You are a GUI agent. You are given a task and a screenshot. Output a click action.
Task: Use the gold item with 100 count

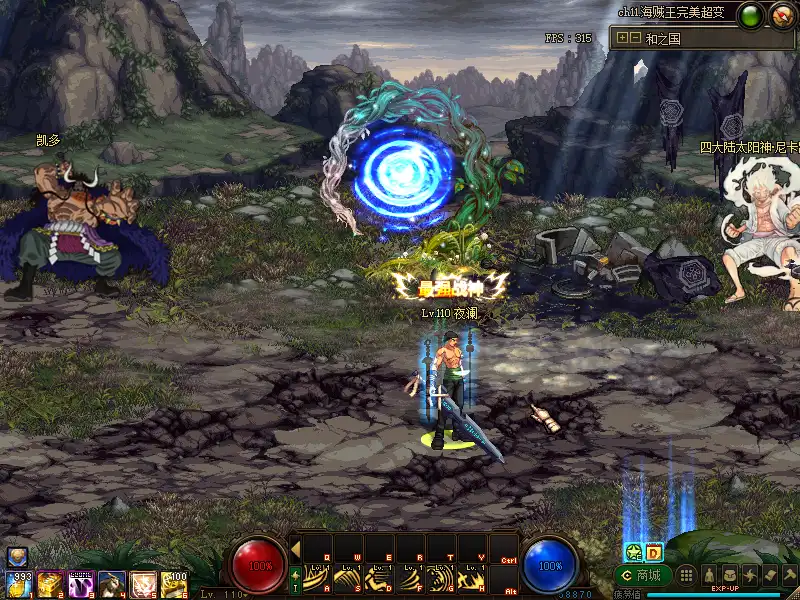pos(174,584)
